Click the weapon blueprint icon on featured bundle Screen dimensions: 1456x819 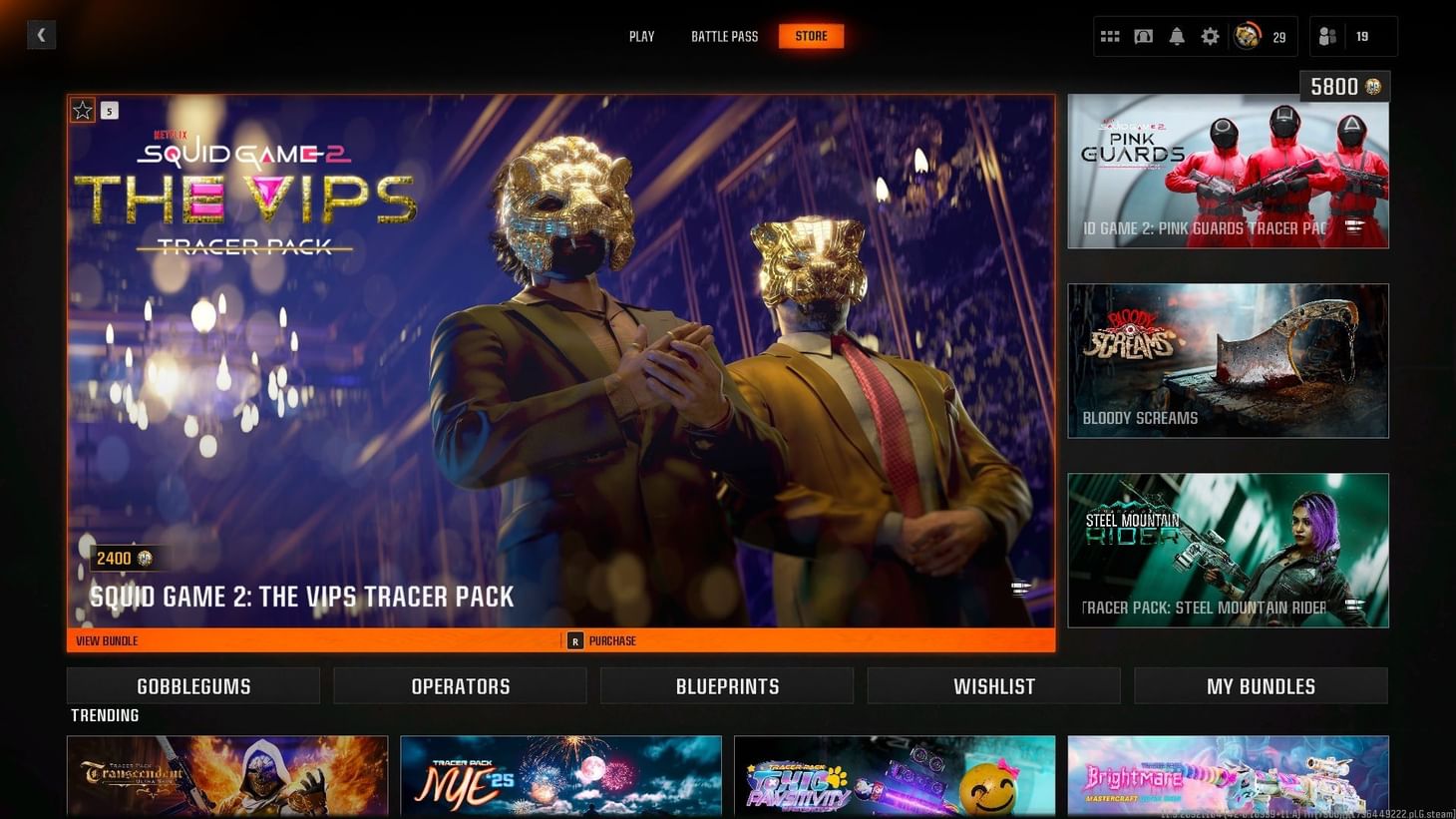pyautogui.click(x=1019, y=589)
